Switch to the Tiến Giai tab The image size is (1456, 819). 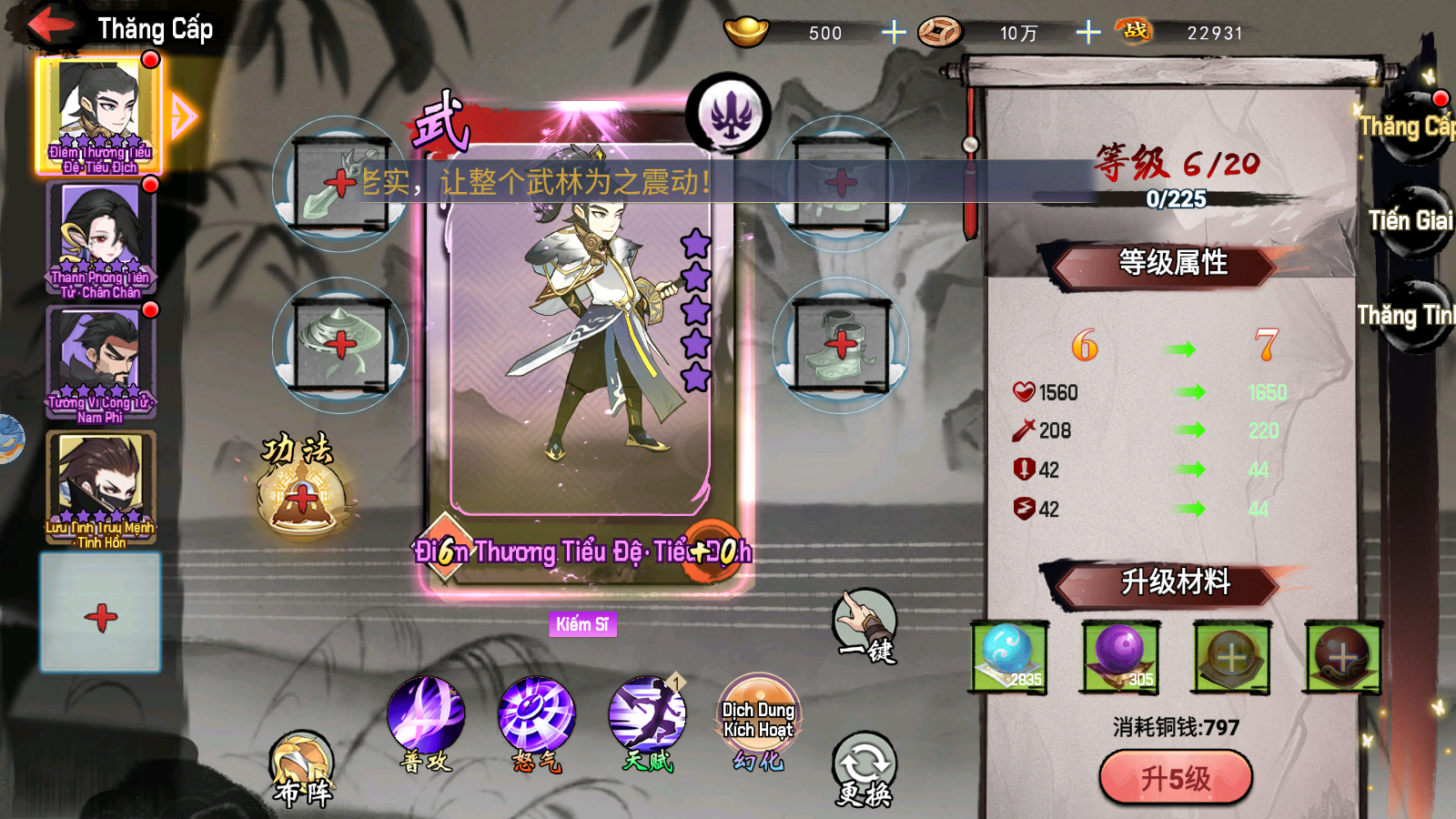point(1409,221)
